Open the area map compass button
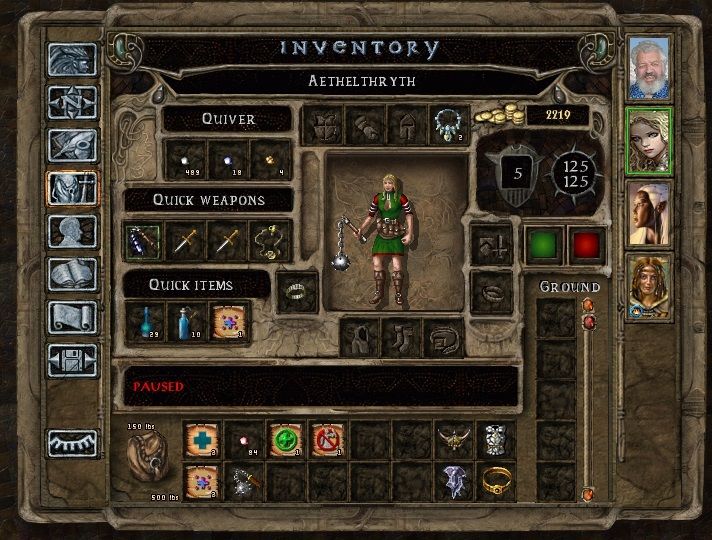712x540 pixels. point(73,101)
